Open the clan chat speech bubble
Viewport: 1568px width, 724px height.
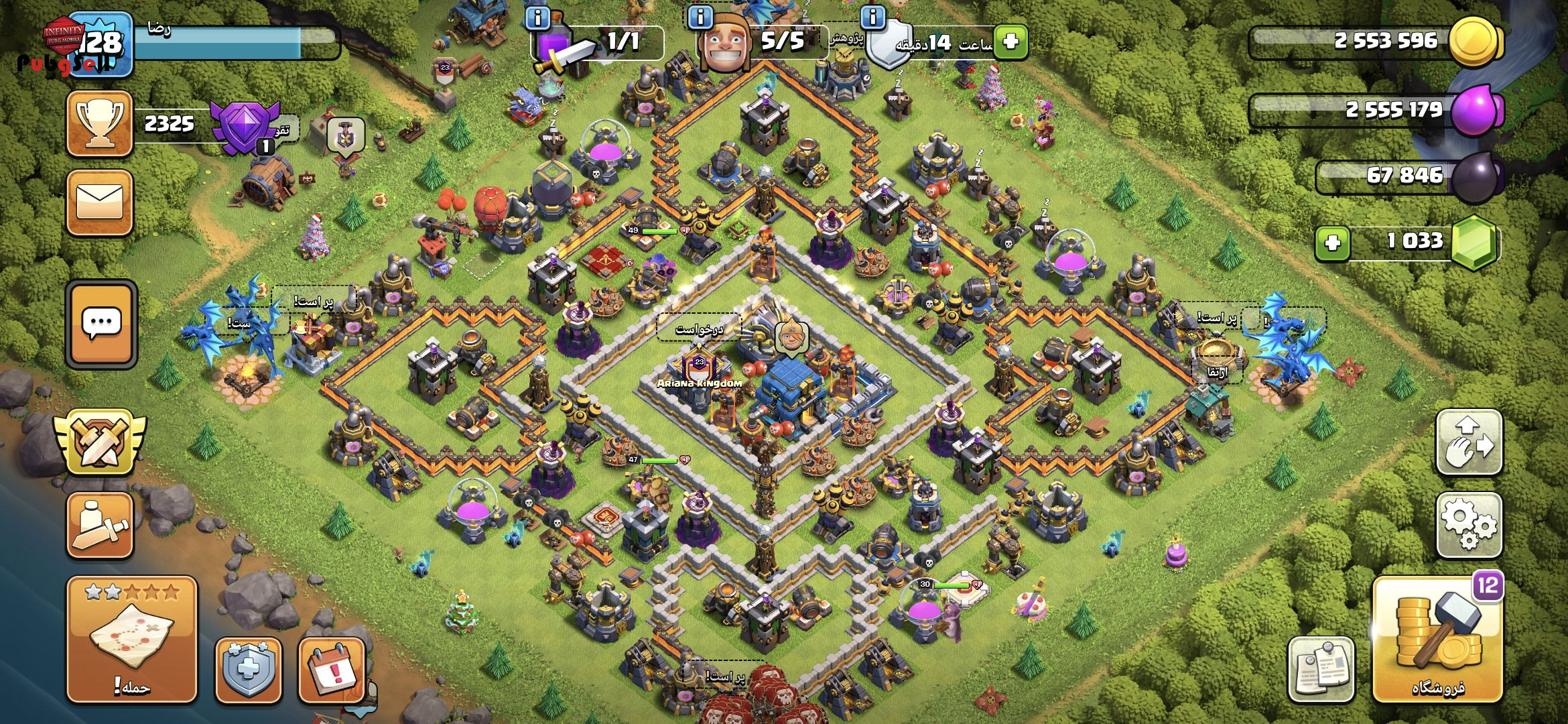pyautogui.click(x=101, y=324)
